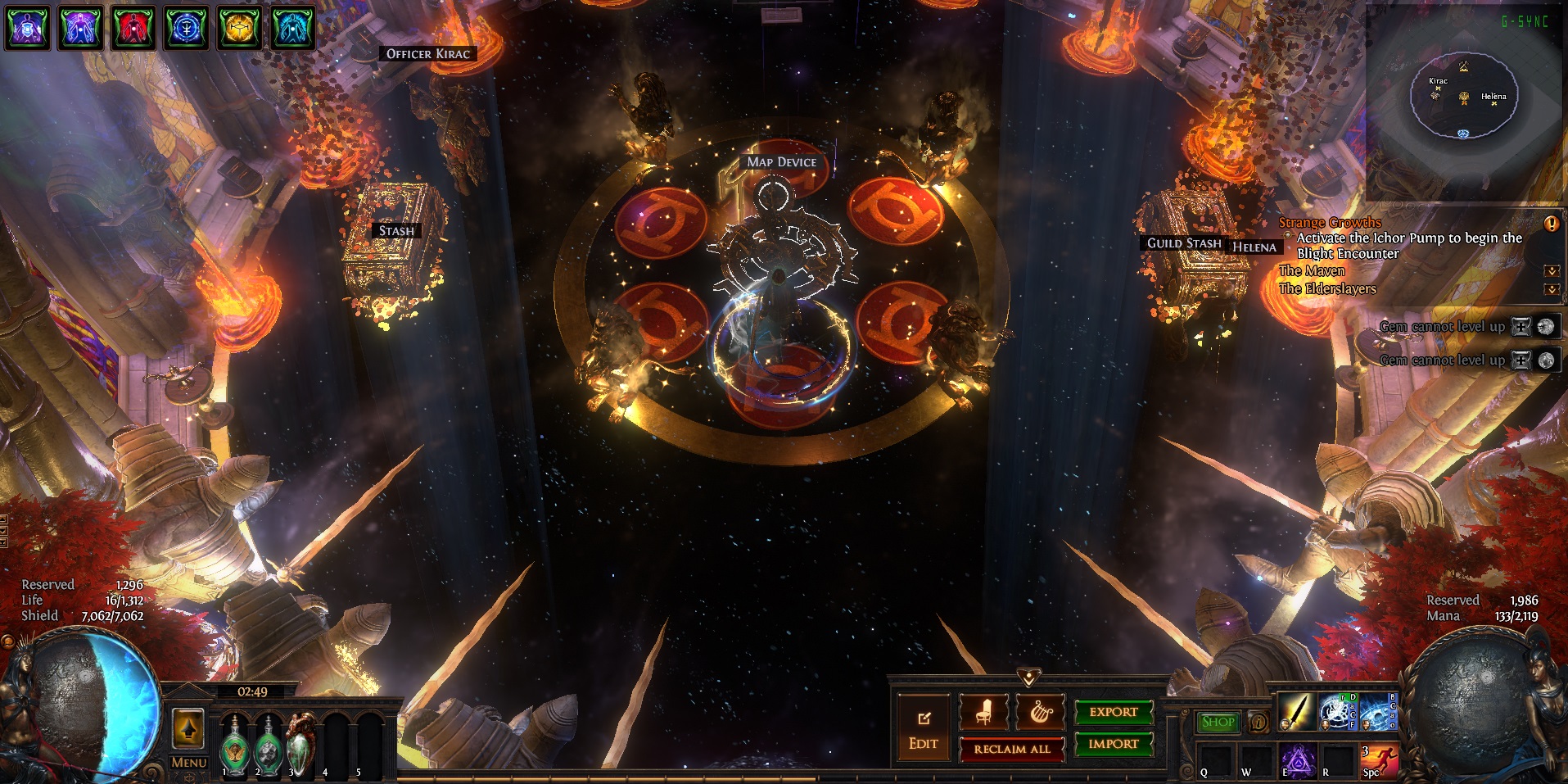This screenshot has height=784, width=1568.
Task: Use the red ram-horned flask
Action: 300,742
